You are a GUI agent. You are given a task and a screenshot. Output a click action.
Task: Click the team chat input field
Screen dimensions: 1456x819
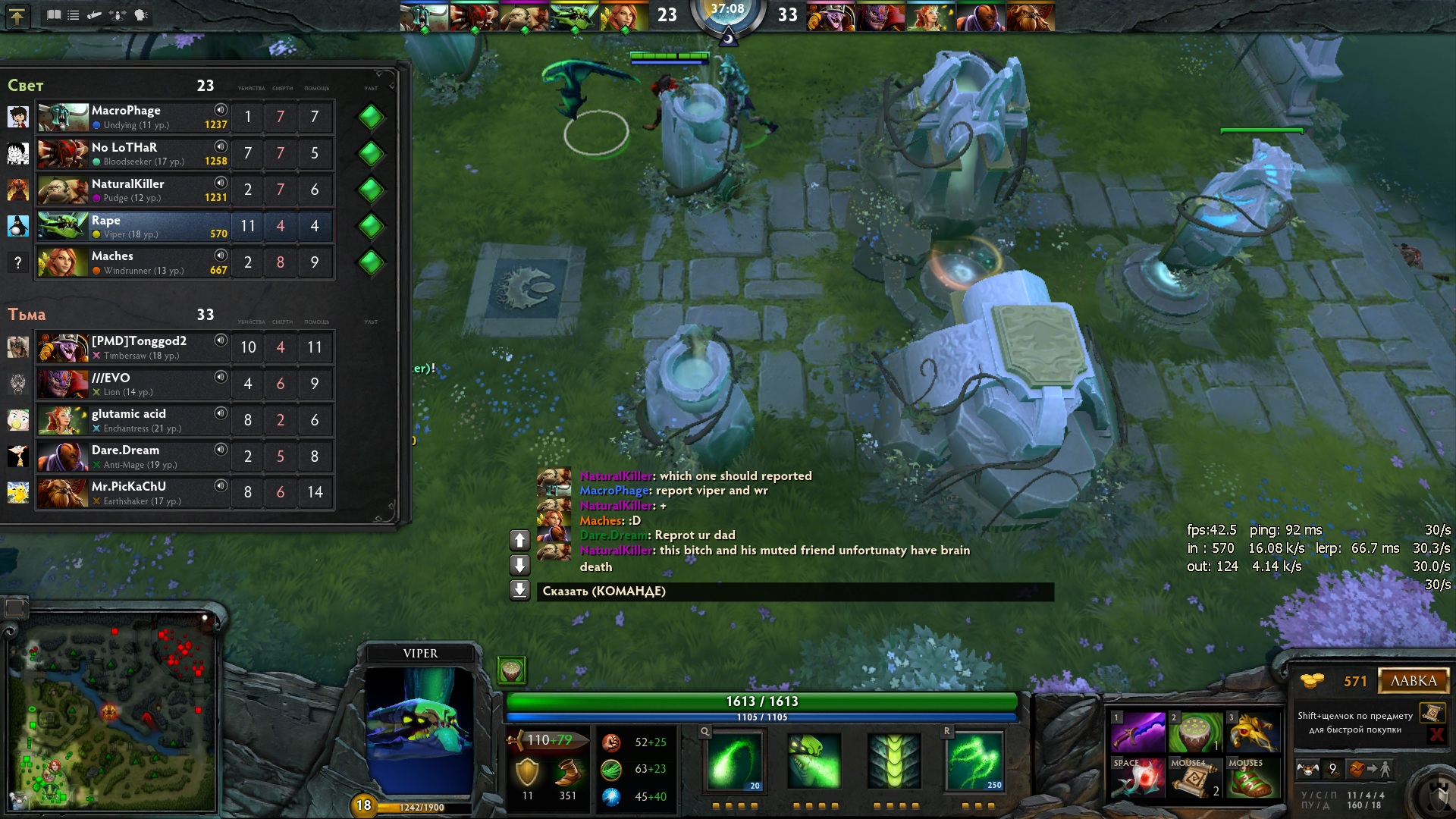coord(795,591)
